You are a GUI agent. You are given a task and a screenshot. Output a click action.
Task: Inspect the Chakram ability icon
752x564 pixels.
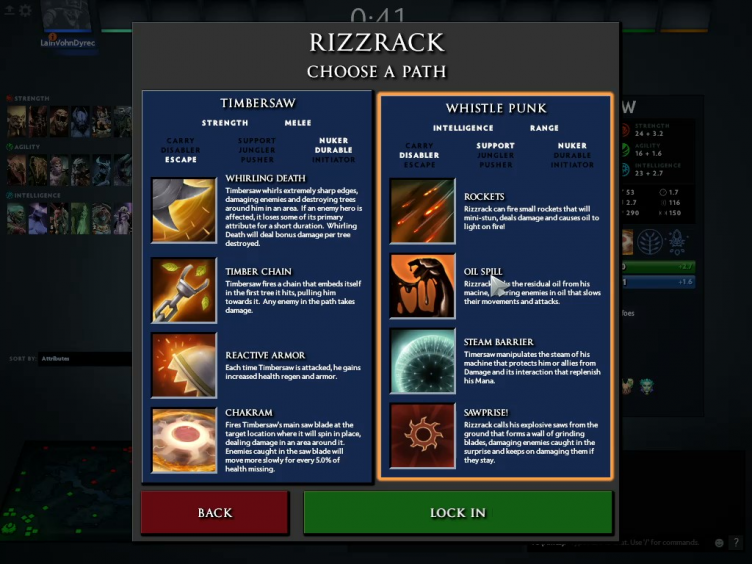tap(184, 440)
